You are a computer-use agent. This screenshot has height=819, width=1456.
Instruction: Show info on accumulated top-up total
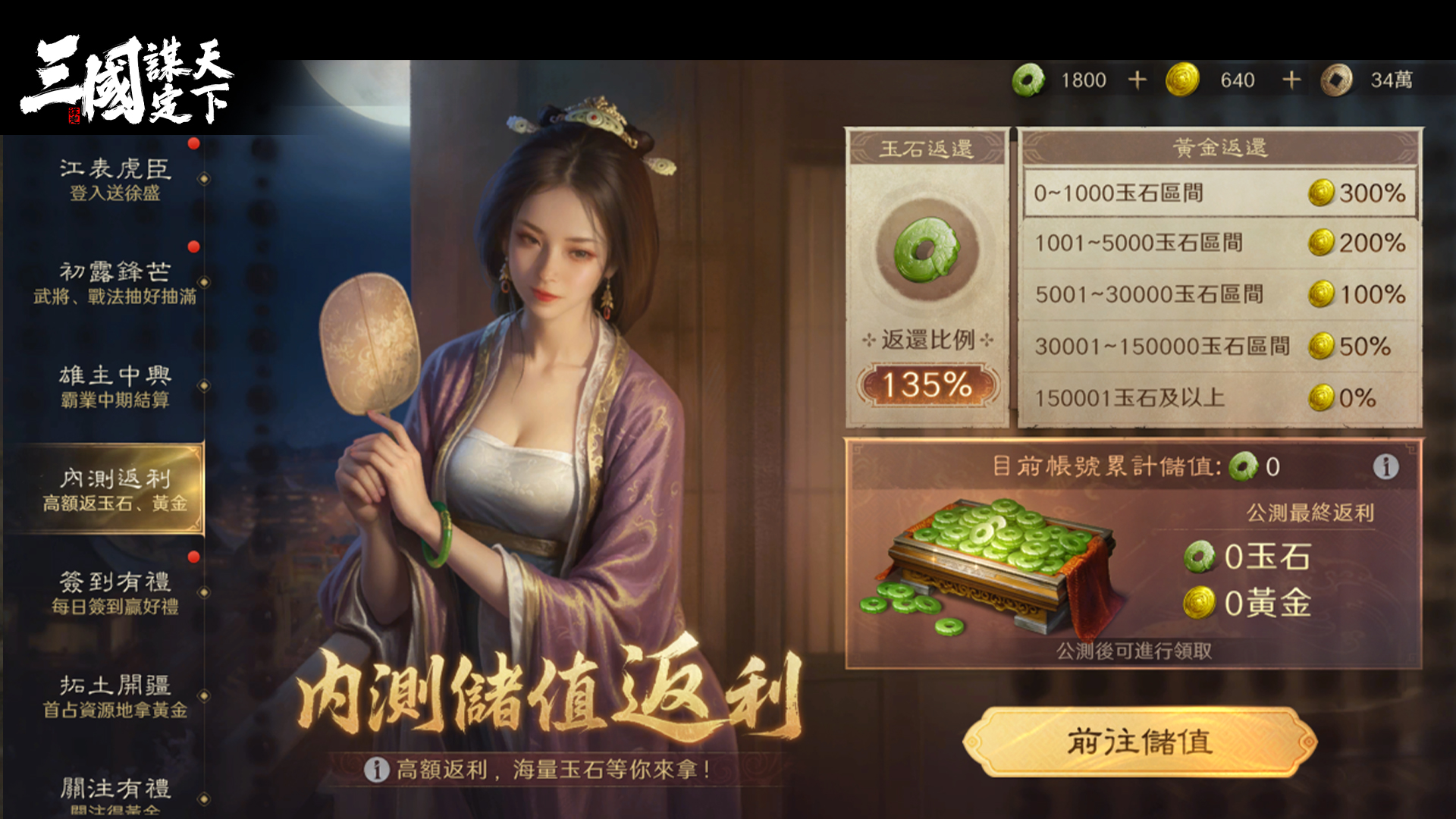[x=1385, y=466]
